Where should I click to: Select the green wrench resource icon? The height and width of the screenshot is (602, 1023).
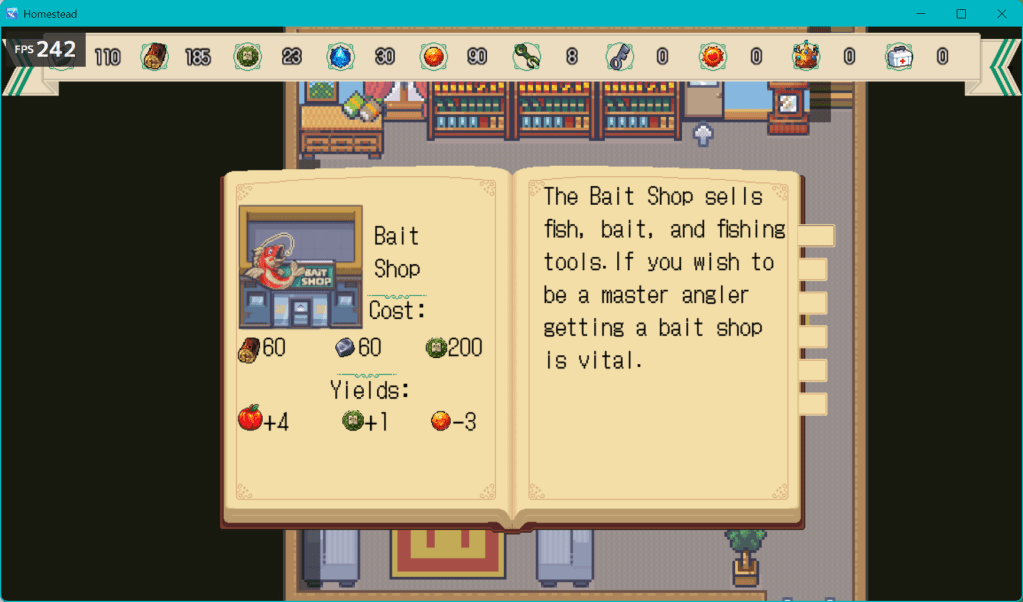[526, 57]
